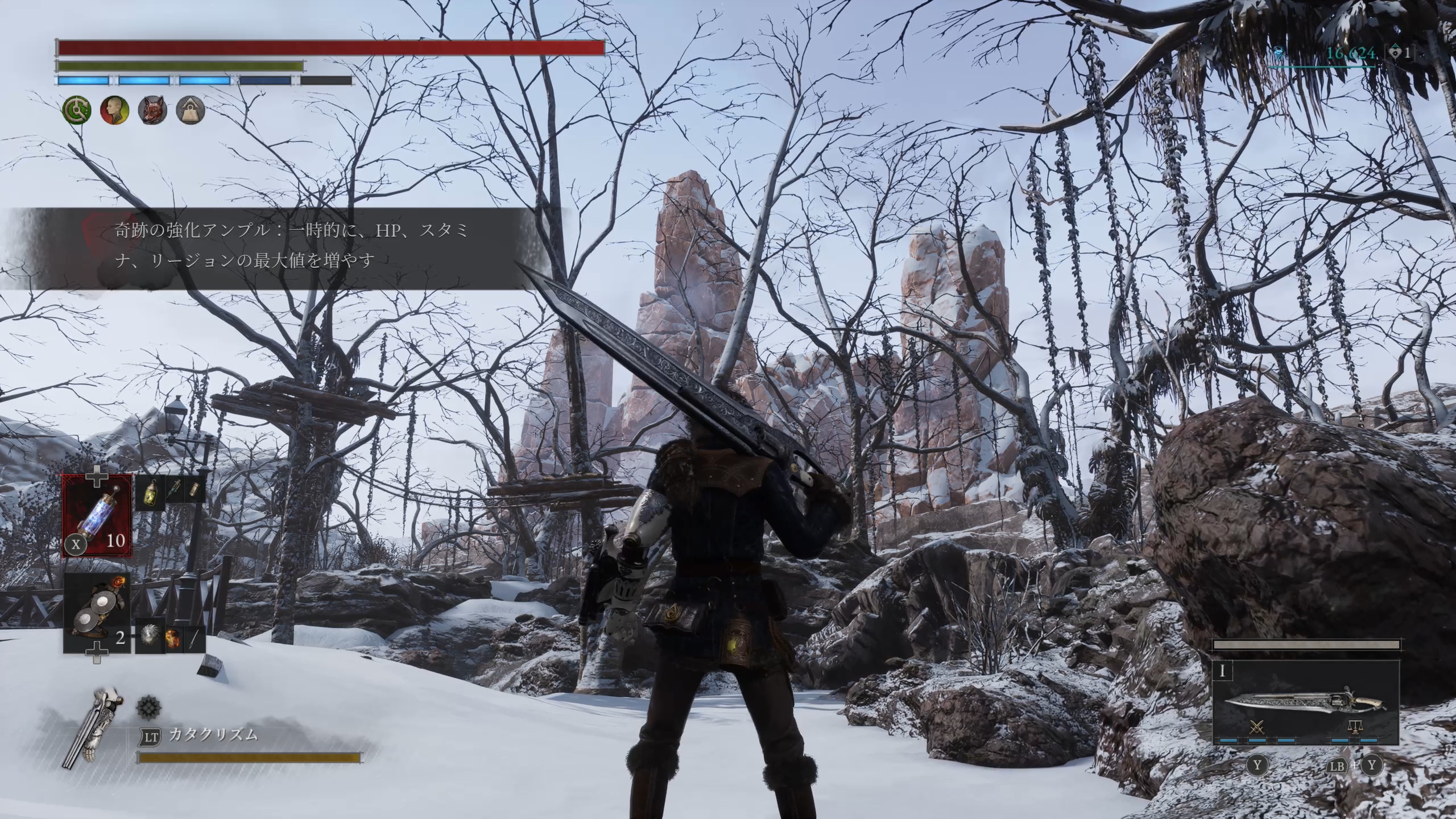Select the twin-disc throwable item slot
The height and width of the screenshot is (819, 1456).
click(x=97, y=613)
